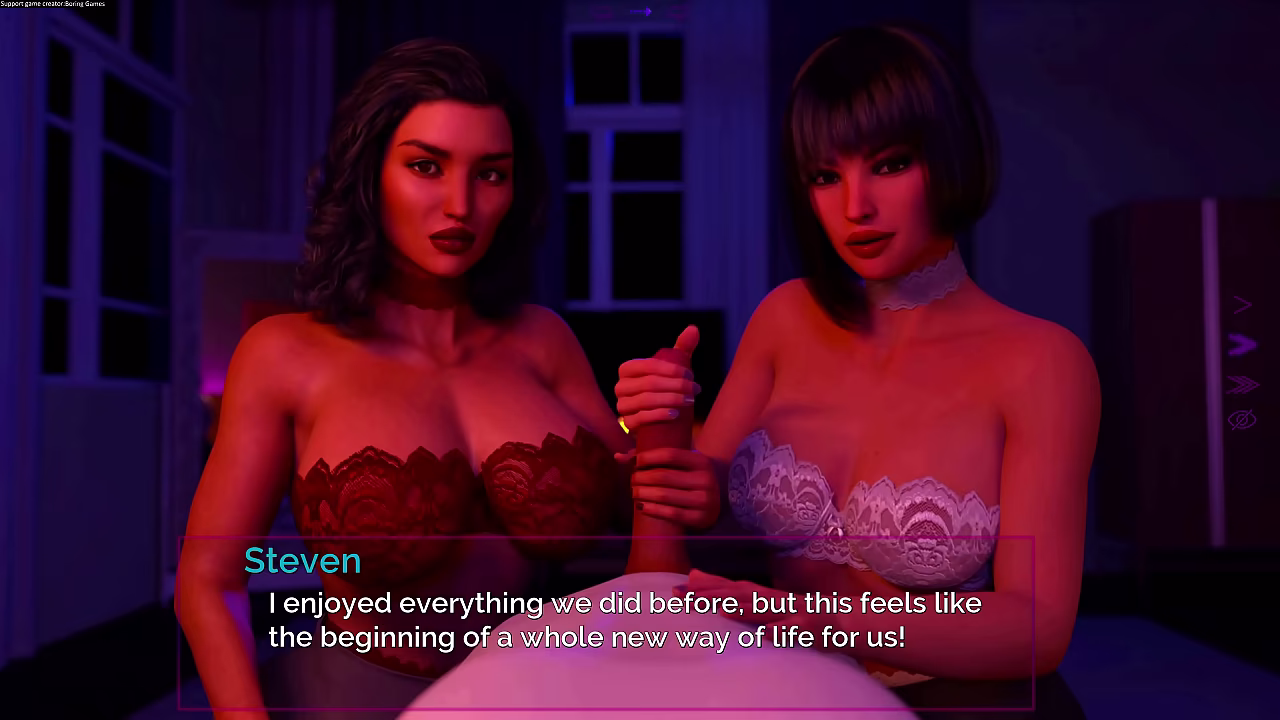The width and height of the screenshot is (1280, 720).
Task: Hide the interface with the crossed-eye icon
Action: point(1241,420)
